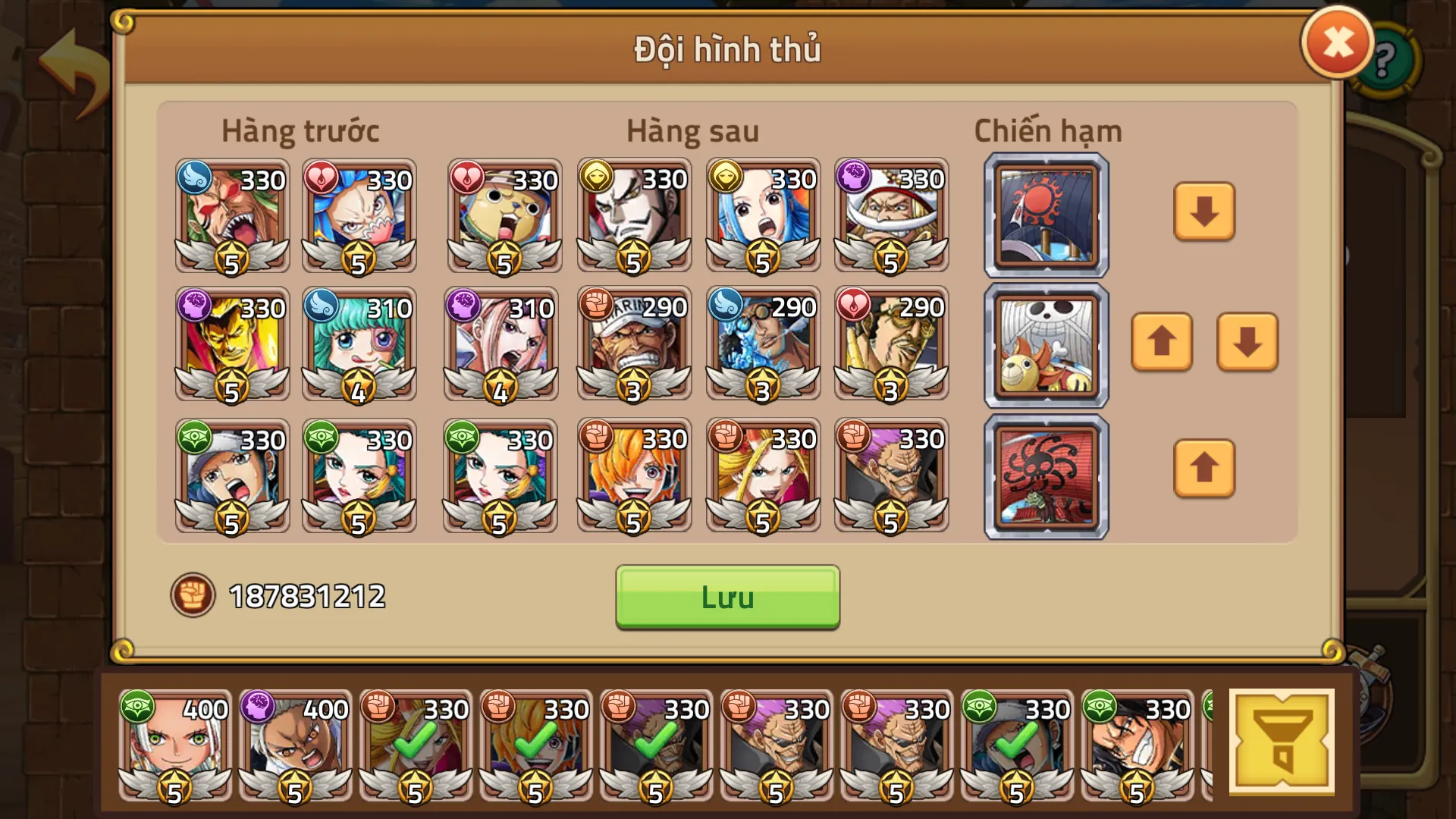Viewport: 1456px width, 819px height.
Task: Select the Chopper portrait in the back row
Action: [x=504, y=216]
